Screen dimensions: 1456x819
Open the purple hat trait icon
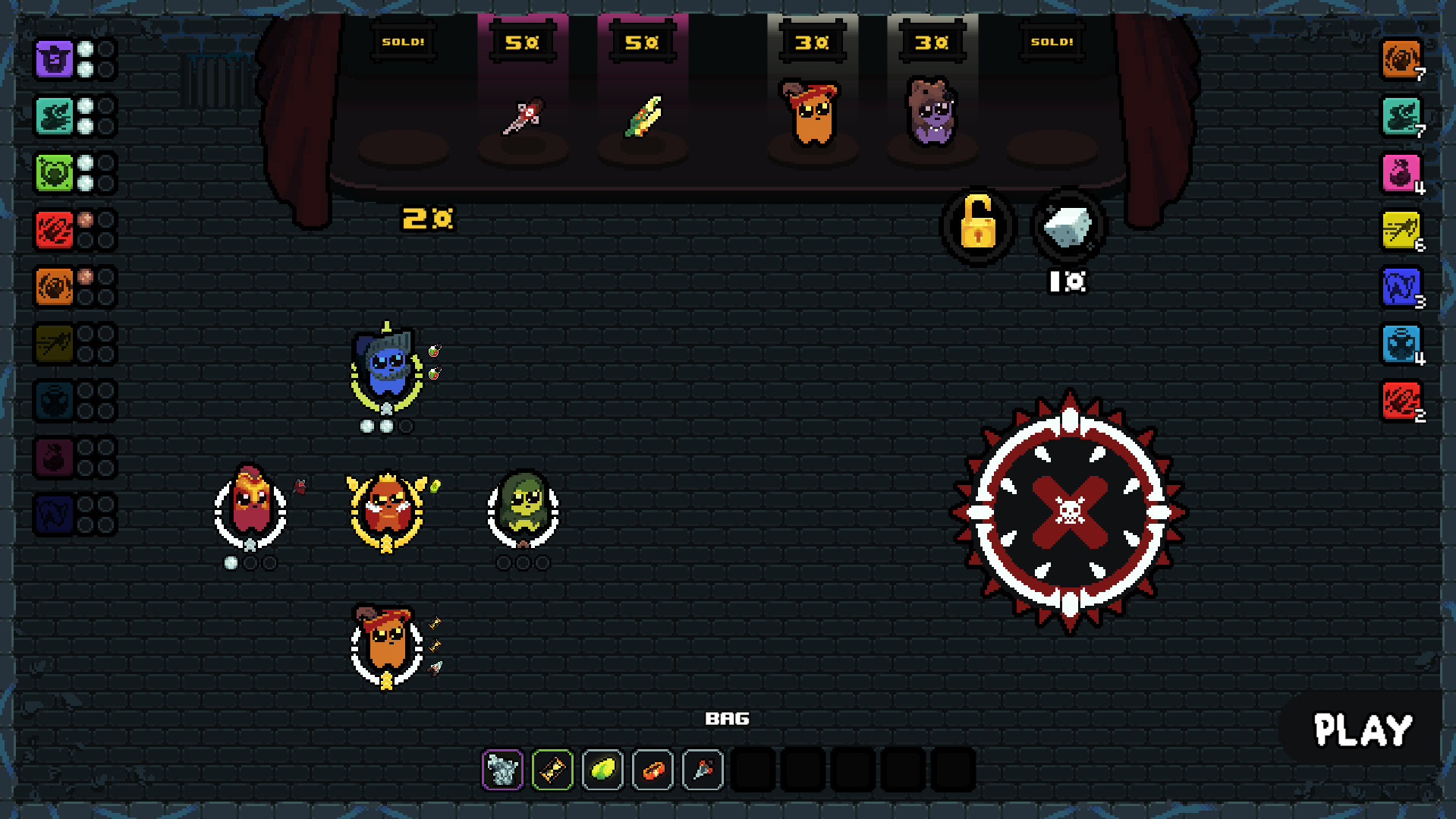click(55, 59)
